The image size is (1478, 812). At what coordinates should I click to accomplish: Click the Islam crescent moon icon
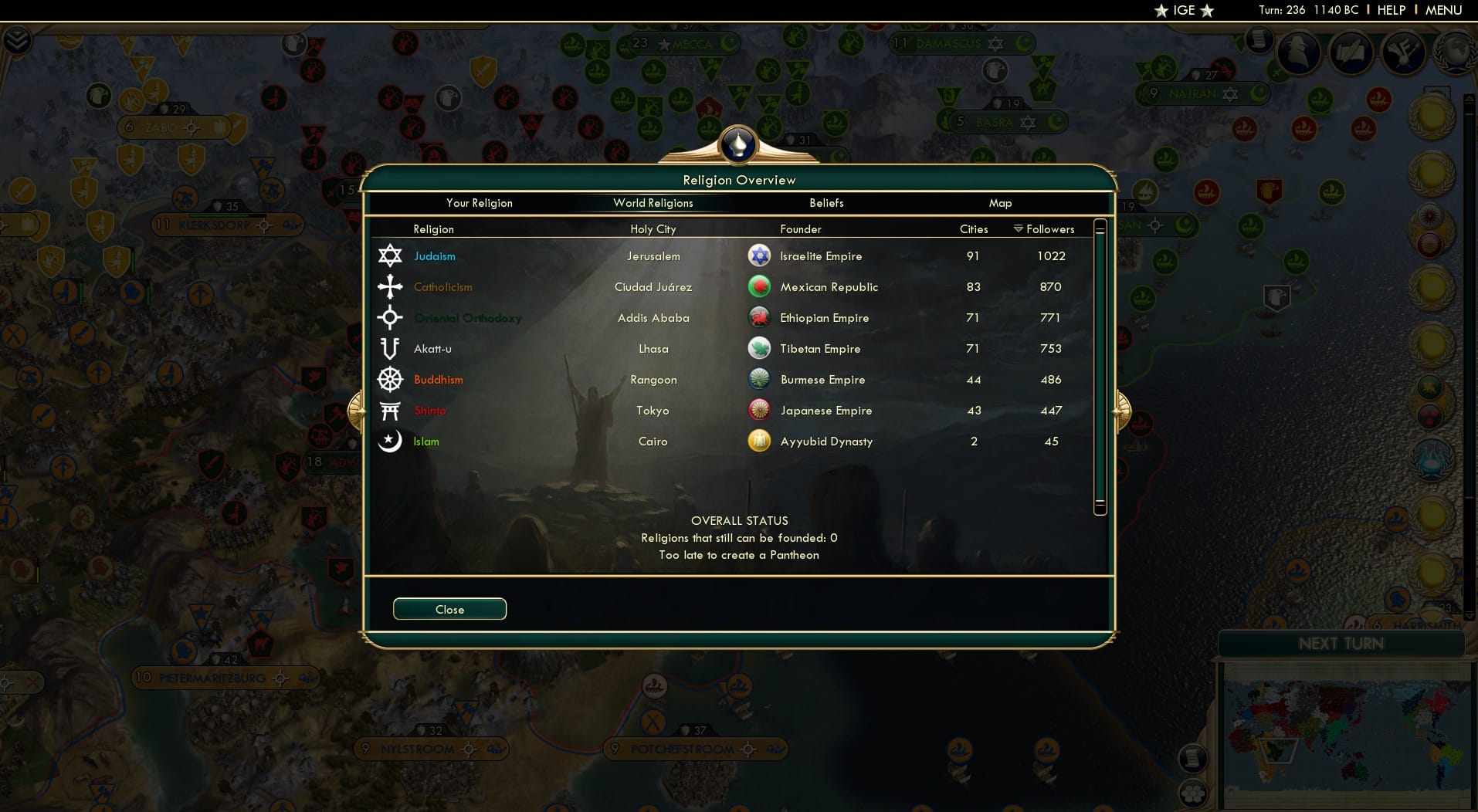(x=391, y=441)
